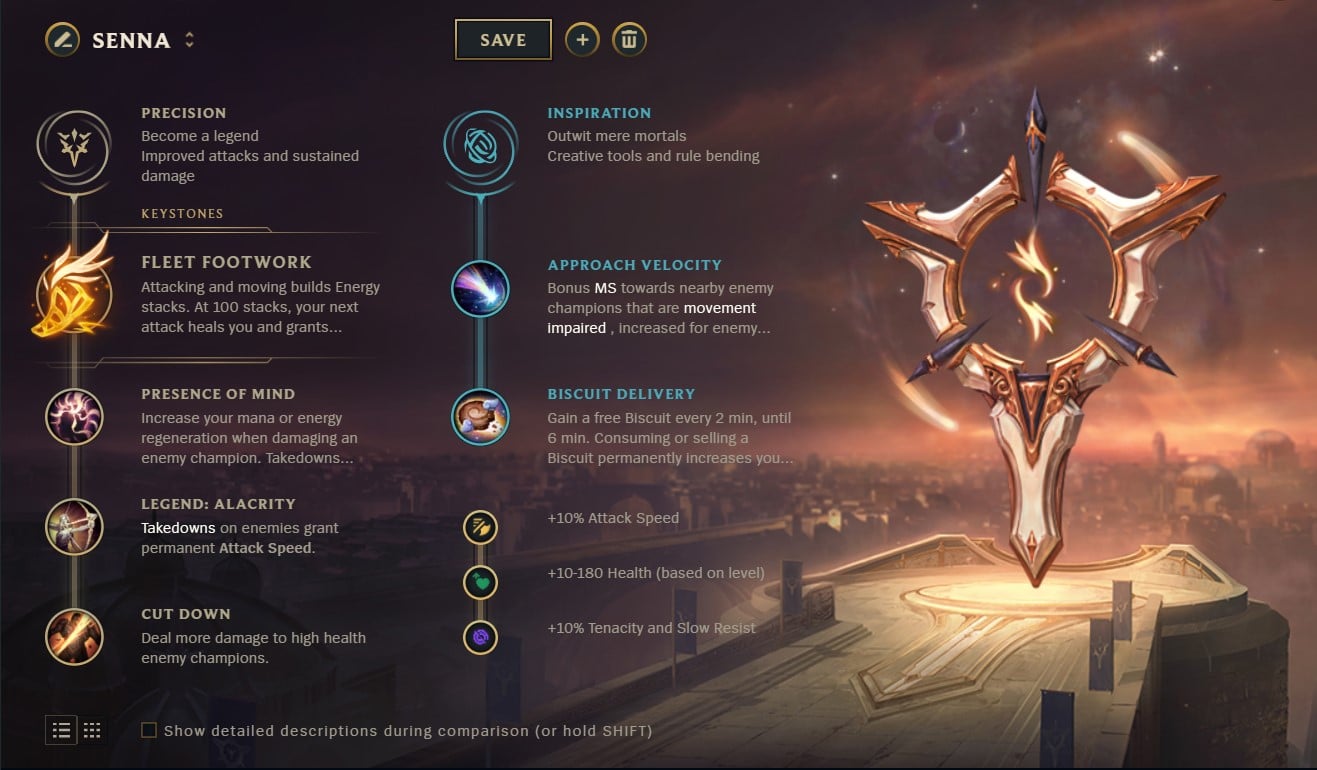Save the current rune page
1317x770 pixels.
point(503,40)
